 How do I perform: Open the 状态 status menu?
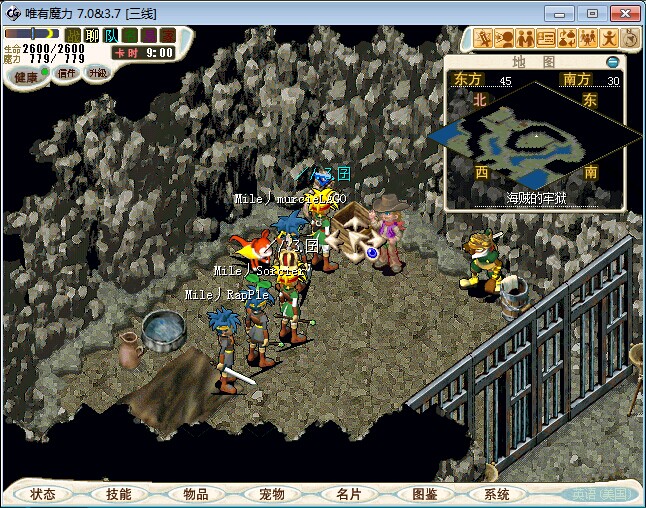pos(43,494)
